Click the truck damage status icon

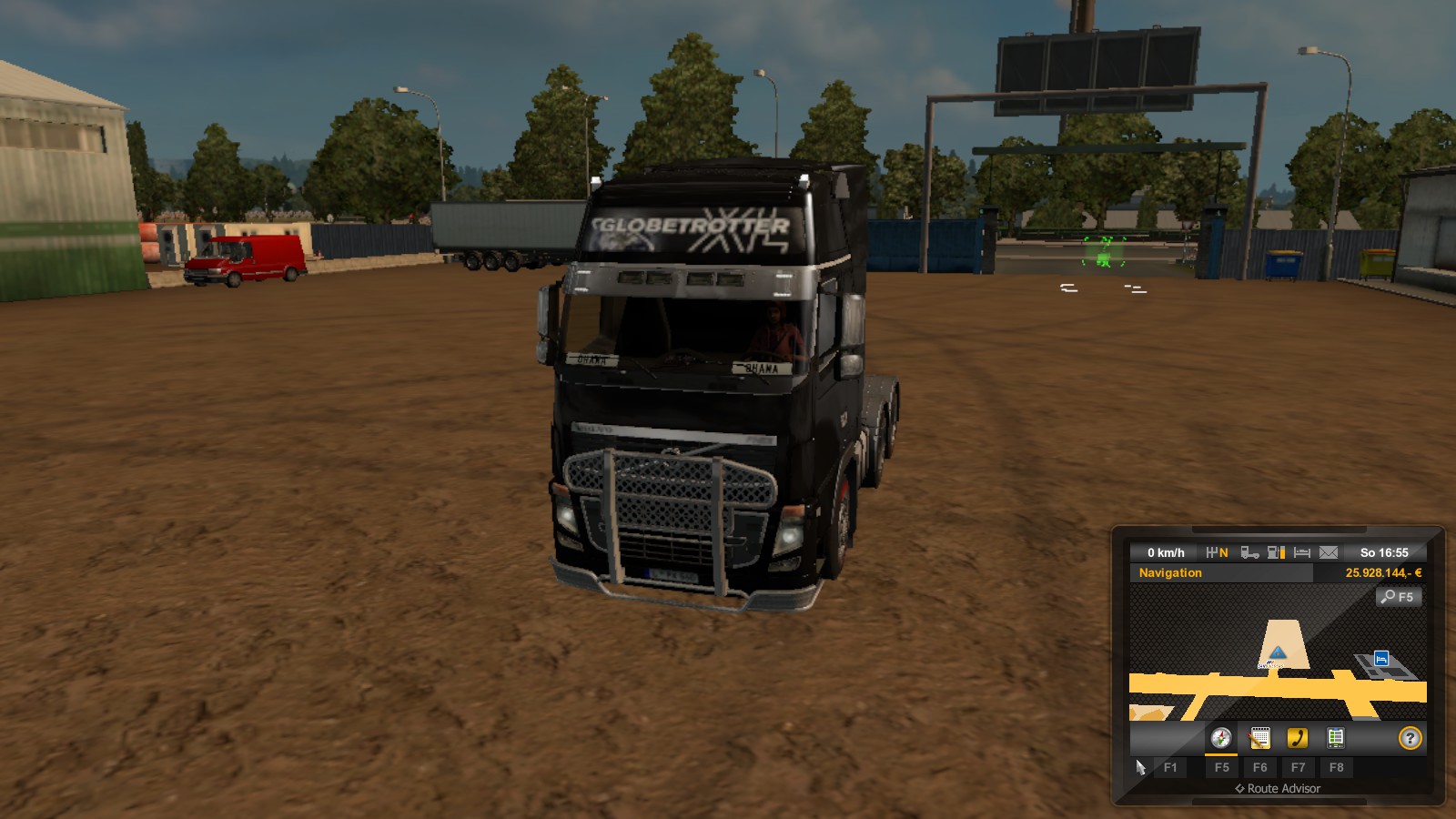[x=1249, y=552]
